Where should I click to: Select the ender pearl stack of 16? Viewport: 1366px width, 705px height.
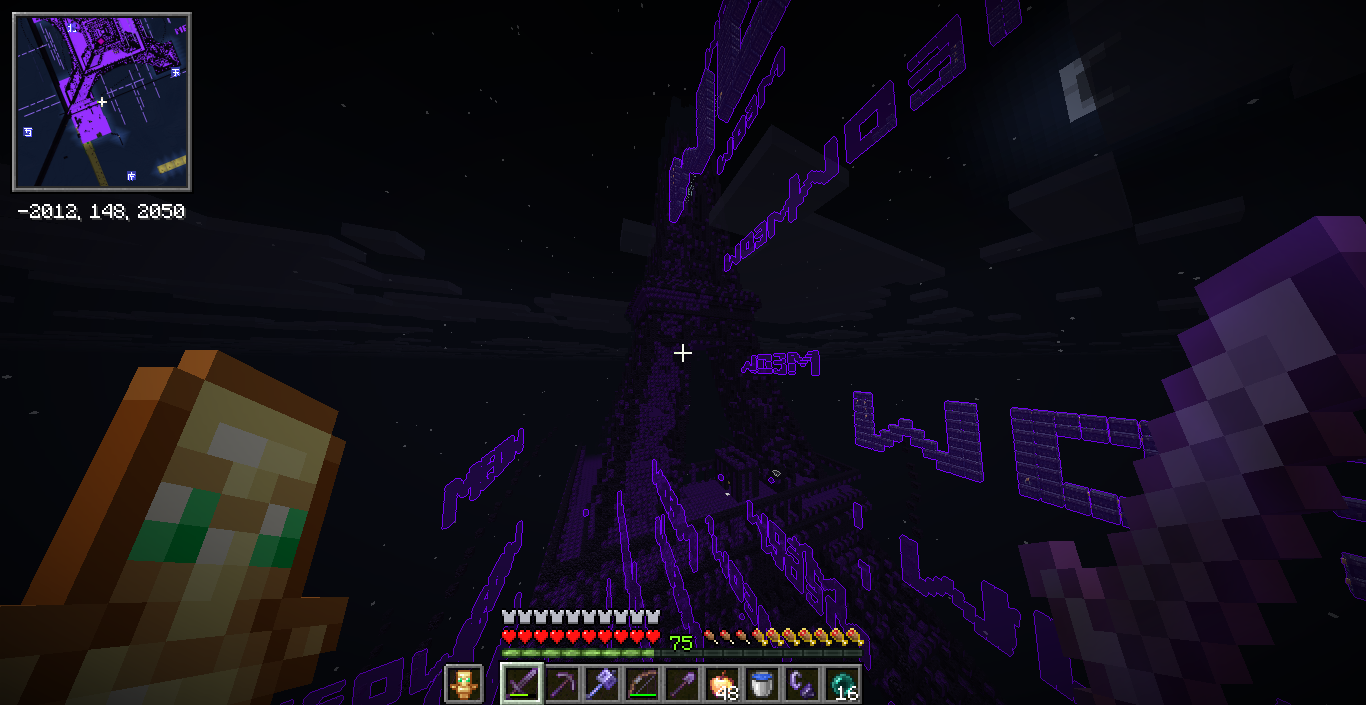(x=842, y=684)
